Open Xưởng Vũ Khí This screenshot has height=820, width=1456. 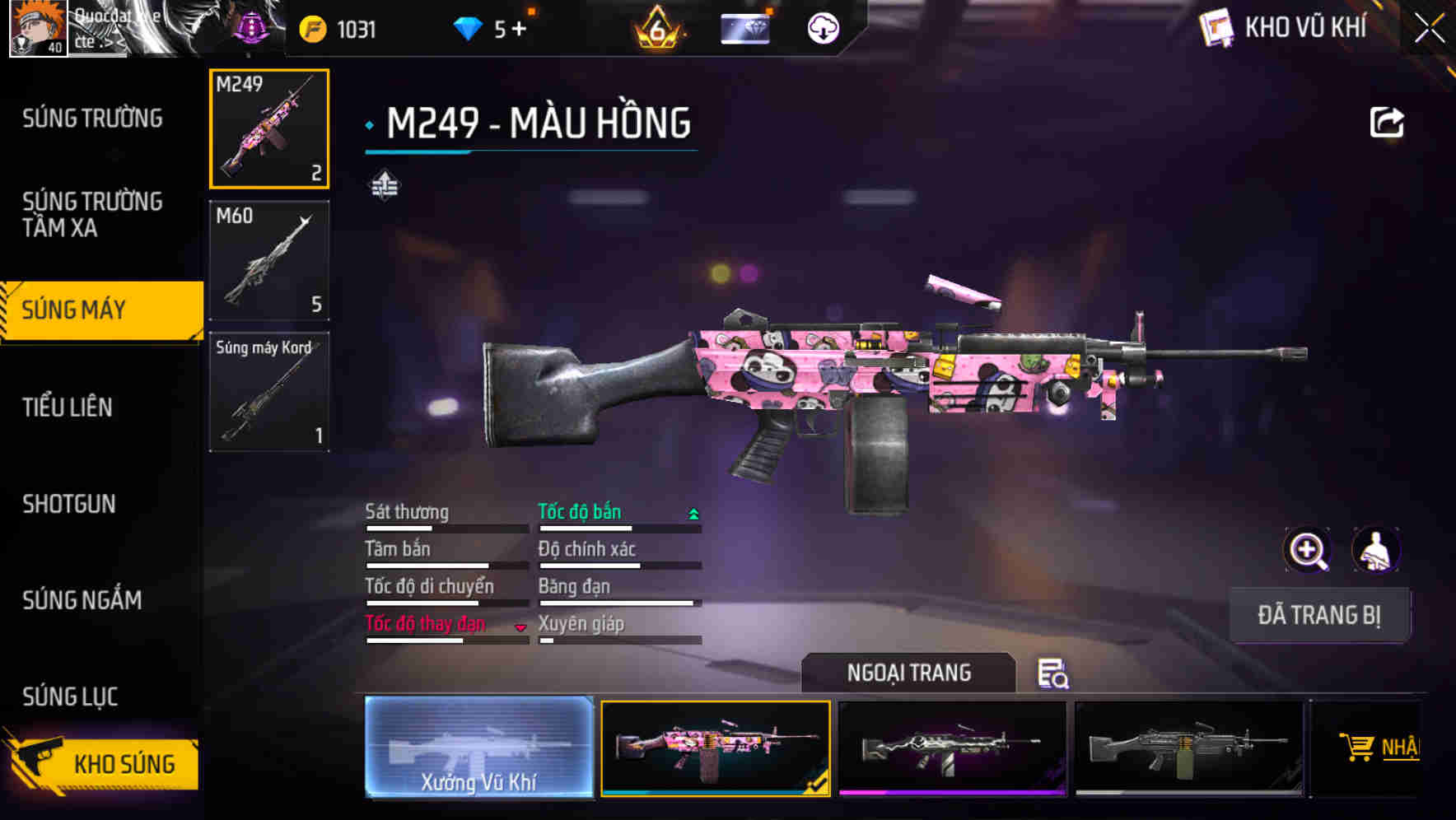pos(480,748)
